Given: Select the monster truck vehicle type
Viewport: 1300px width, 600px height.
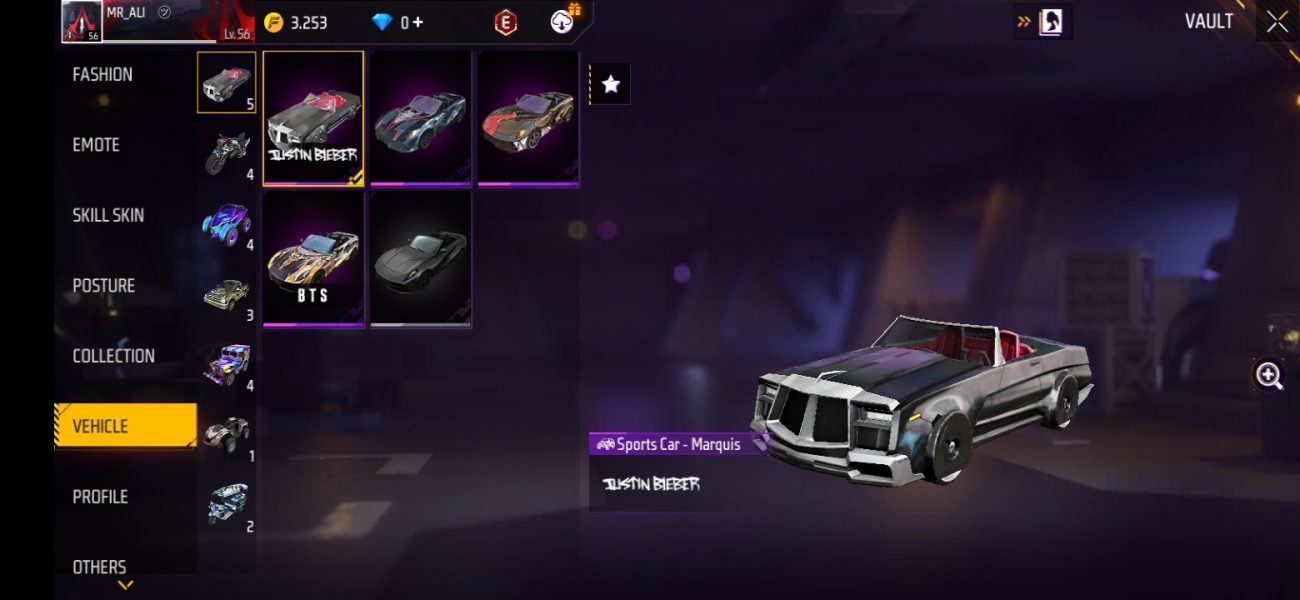Looking at the screenshot, I should (x=227, y=223).
